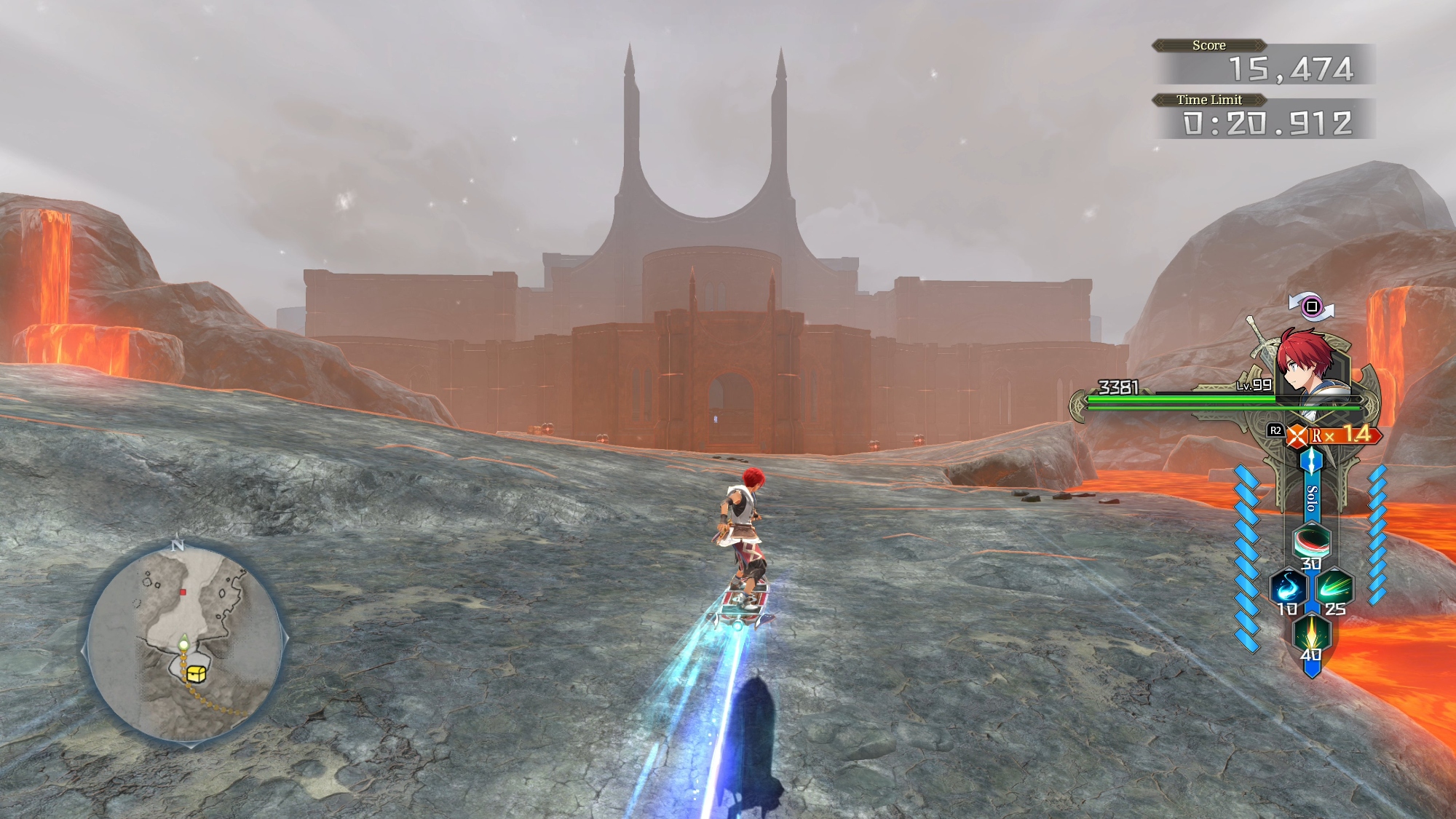This screenshot has height=819, width=1456.
Task: Select Adol's character portrait
Action: [1305, 363]
